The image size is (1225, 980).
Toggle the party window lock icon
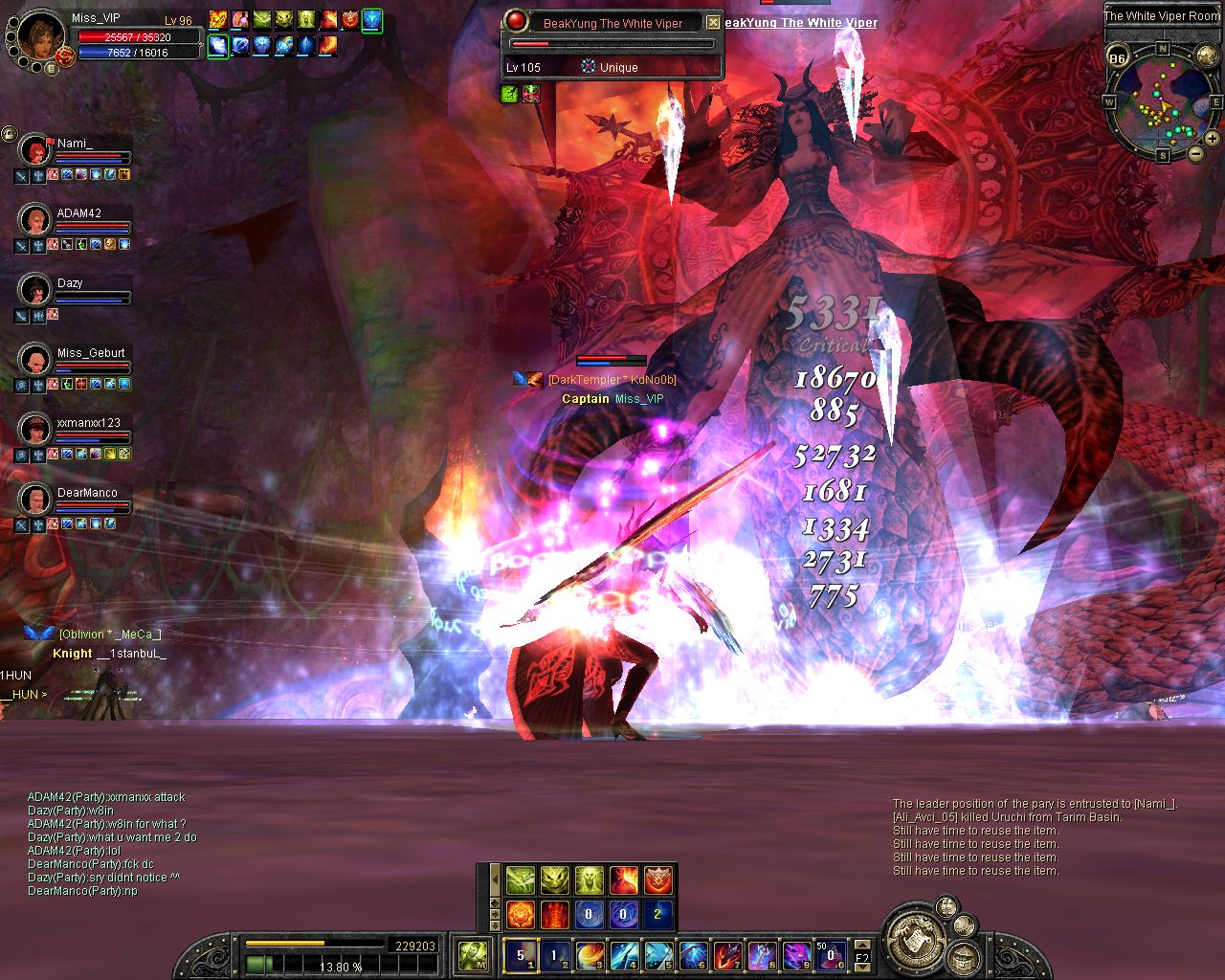pyautogui.click(x=9, y=134)
